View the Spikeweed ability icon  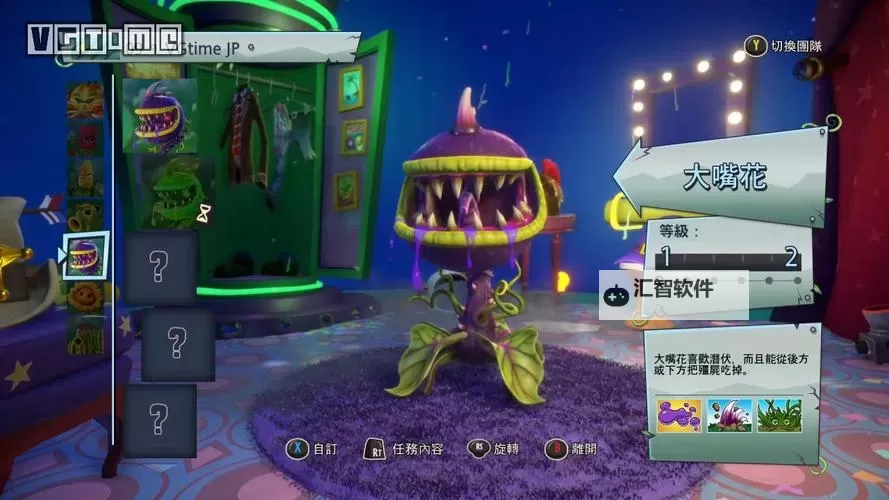click(777, 414)
